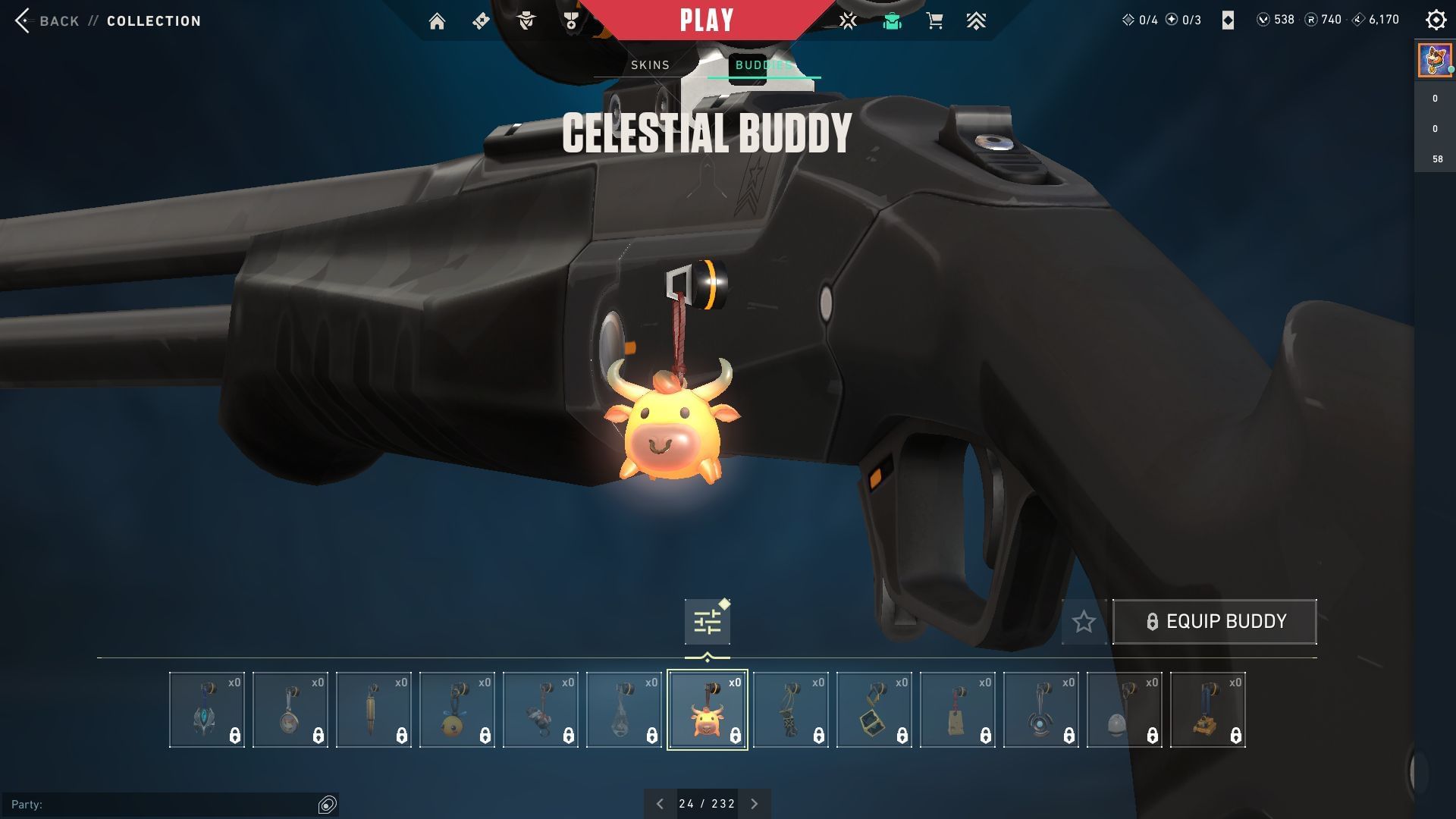
Task: Click the Progression arrows icon
Action: pyautogui.click(x=977, y=20)
